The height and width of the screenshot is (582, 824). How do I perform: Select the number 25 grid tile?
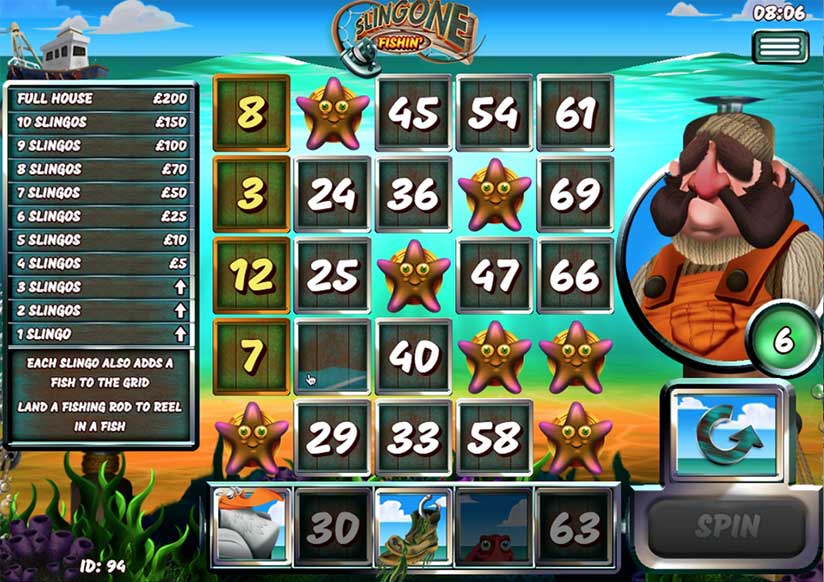click(332, 276)
